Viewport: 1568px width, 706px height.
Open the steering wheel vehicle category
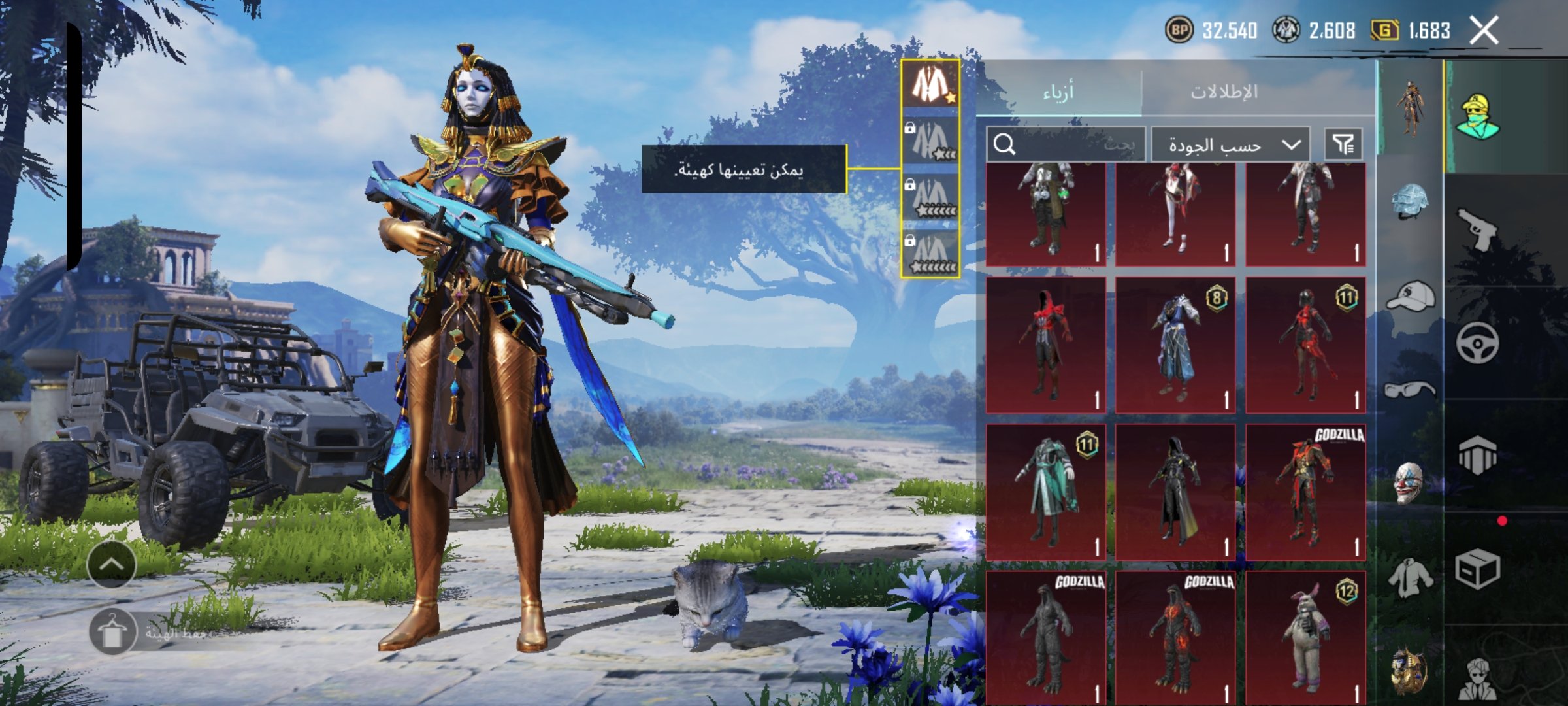pyautogui.click(x=1478, y=343)
